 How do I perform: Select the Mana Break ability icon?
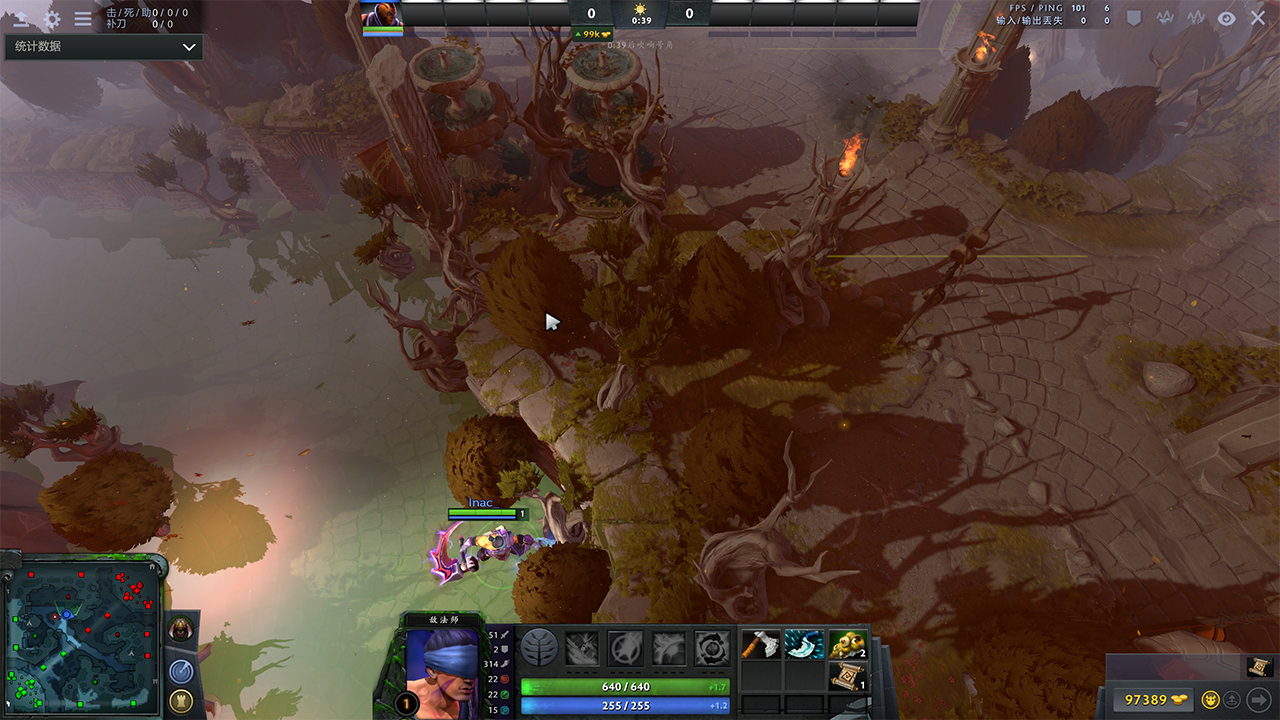pyautogui.click(x=583, y=648)
